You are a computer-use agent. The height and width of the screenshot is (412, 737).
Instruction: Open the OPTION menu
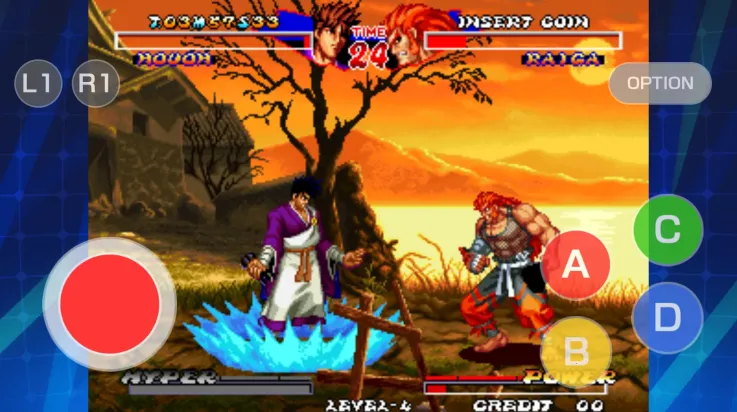coord(660,83)
